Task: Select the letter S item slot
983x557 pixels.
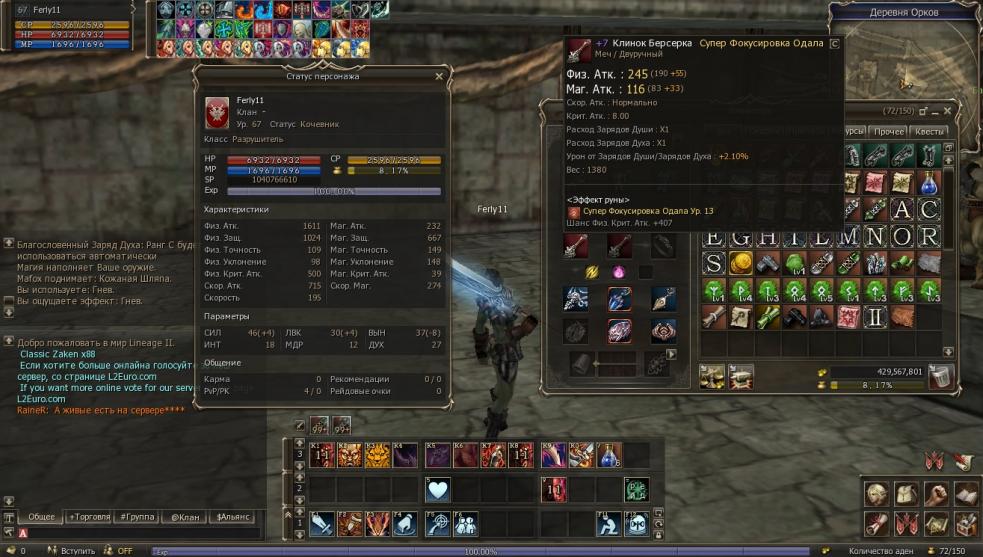Action: click(713, 263)
